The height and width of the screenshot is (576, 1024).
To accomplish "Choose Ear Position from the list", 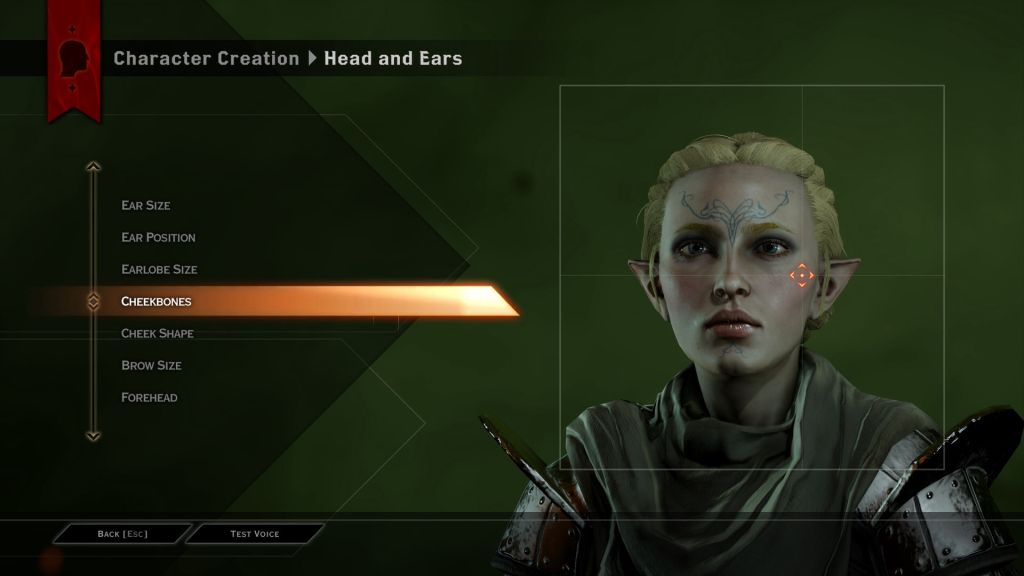I will pos(158,237).
